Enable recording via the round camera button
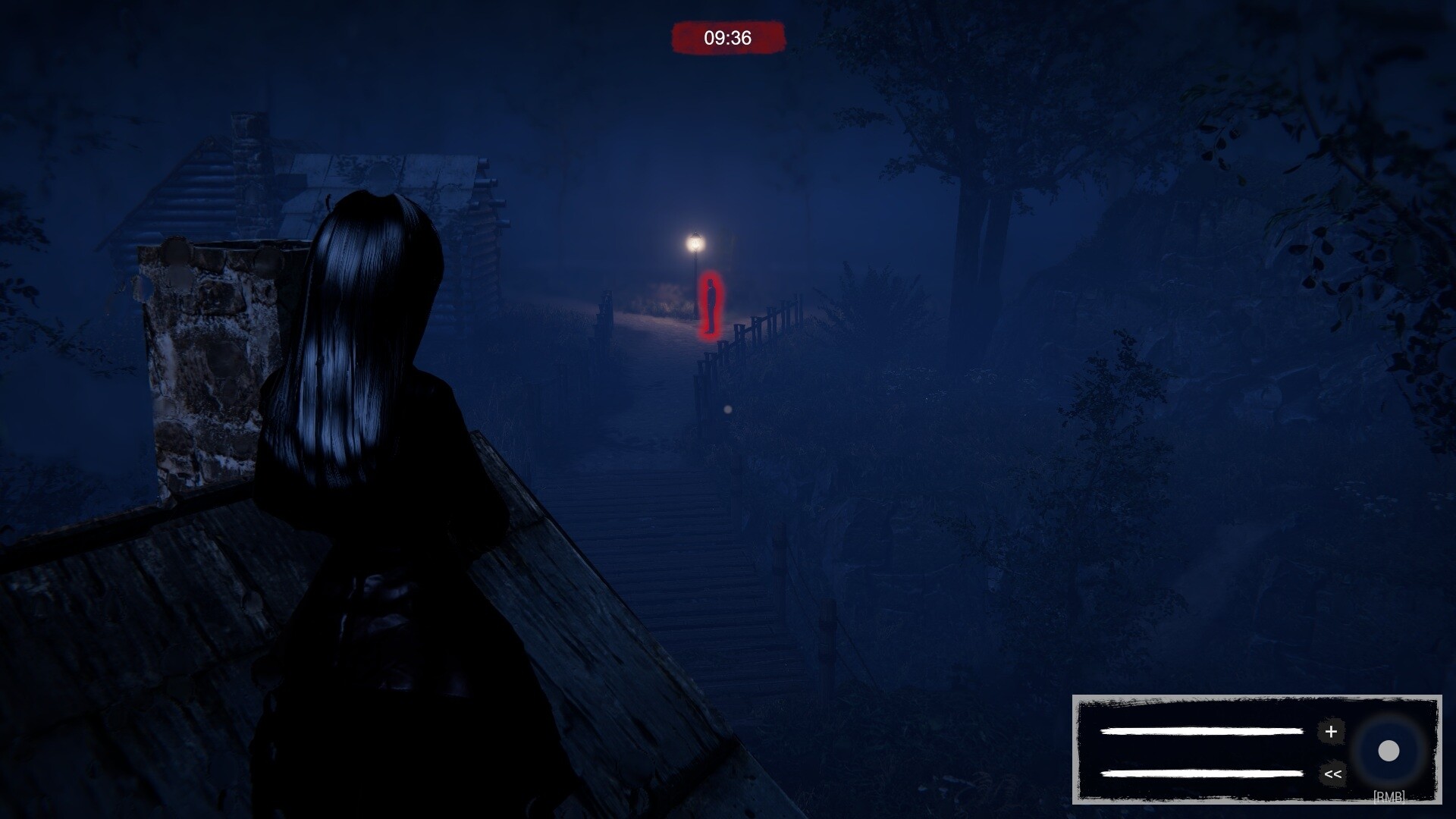 click(x=1390, y=751)
